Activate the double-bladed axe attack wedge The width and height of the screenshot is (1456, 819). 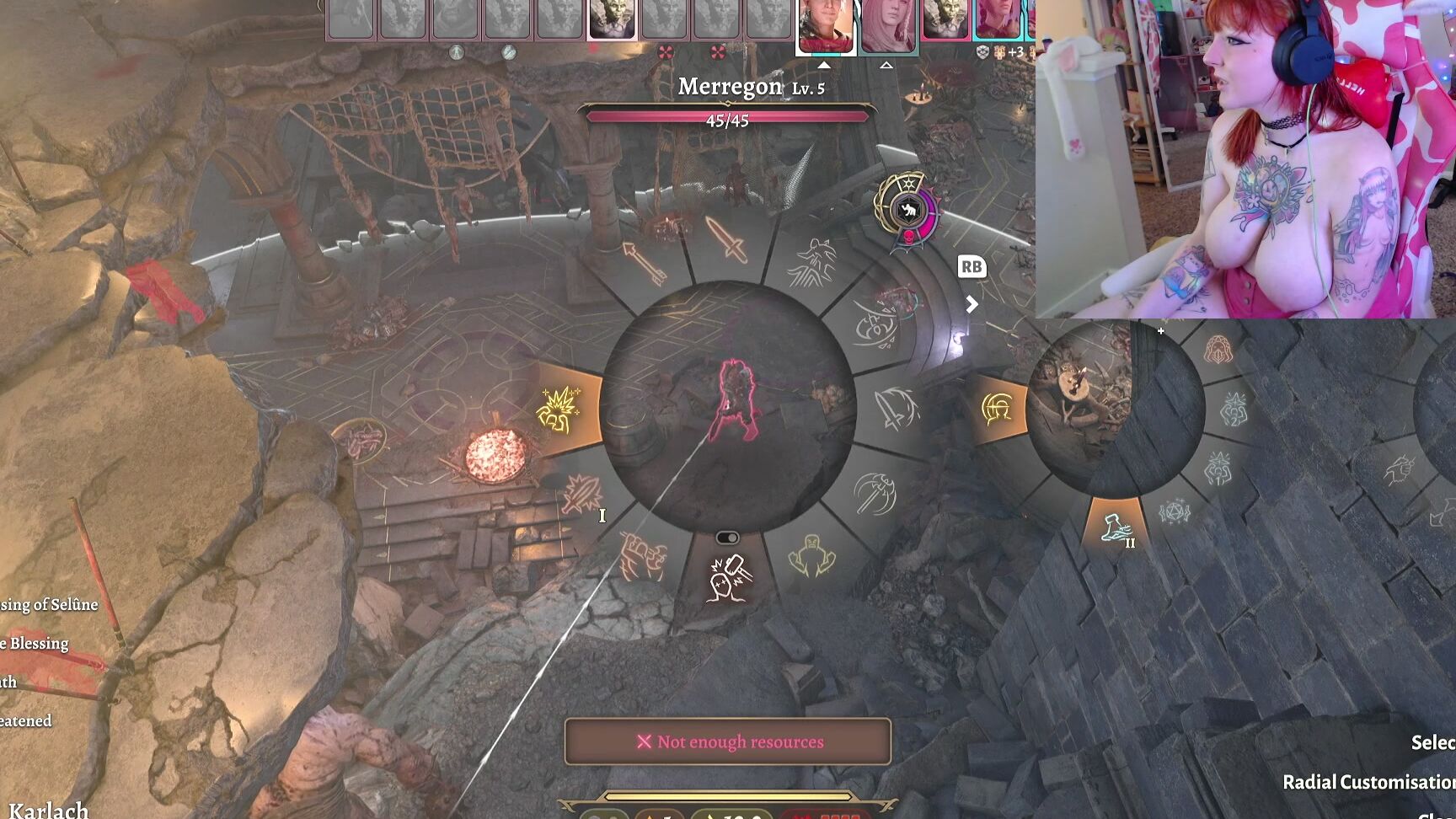click(x=875, y=494)
